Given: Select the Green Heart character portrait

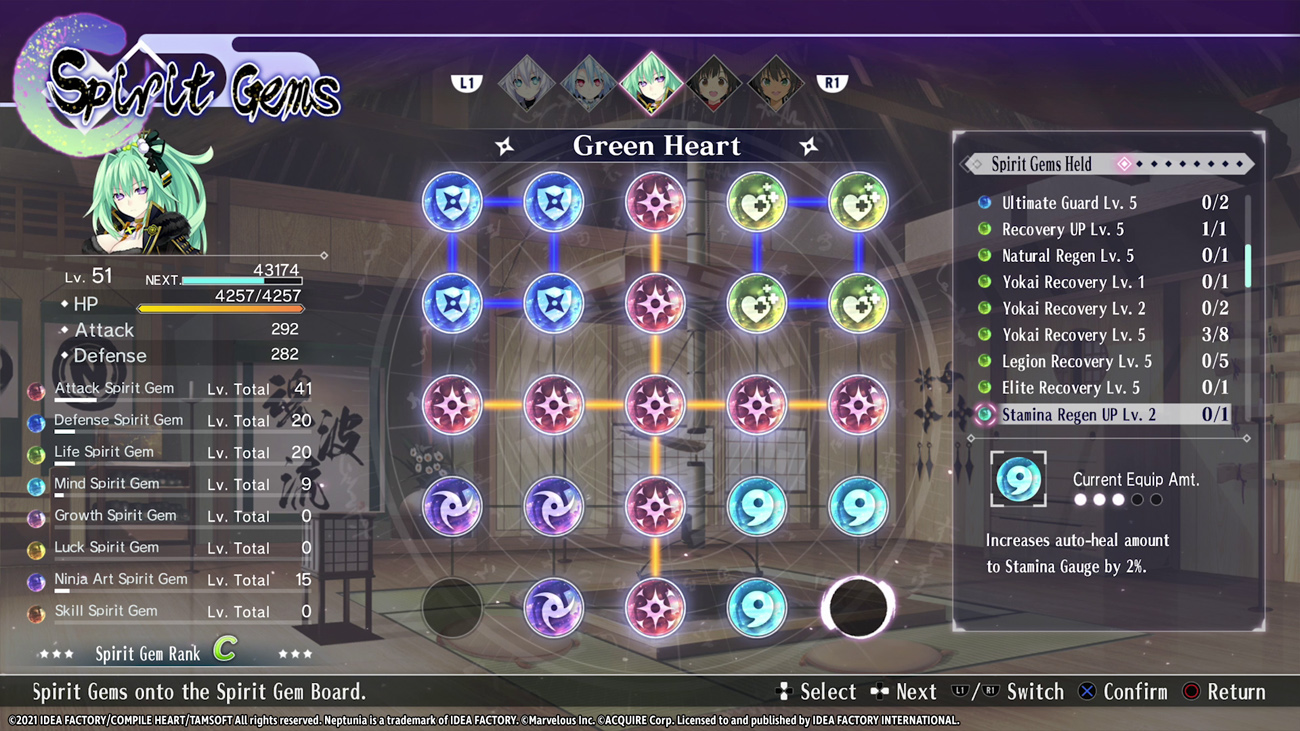Looking at the screenshot, I should pos(651,82).
